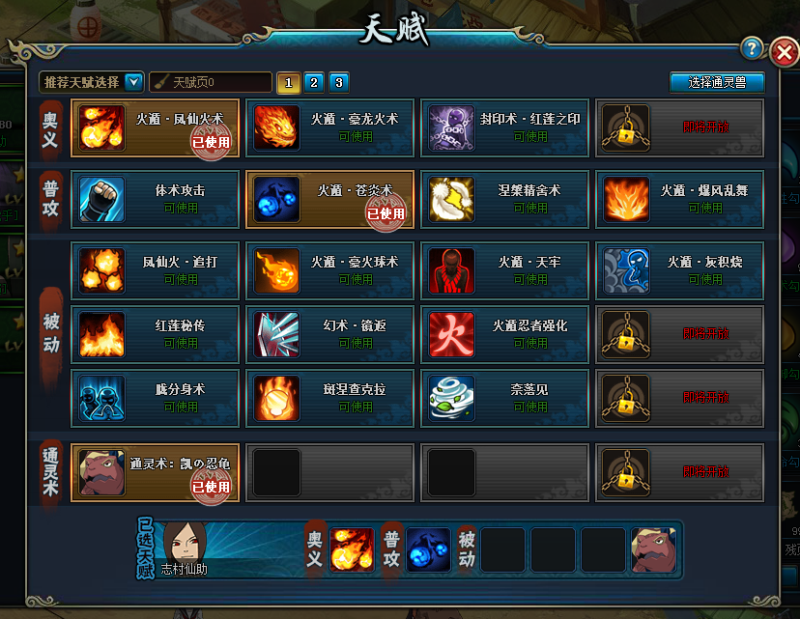The width and height of the screenshot is (800, 619).
Task: Select the 火遁·灰积烧 passive
Action: tap(679, 270)
